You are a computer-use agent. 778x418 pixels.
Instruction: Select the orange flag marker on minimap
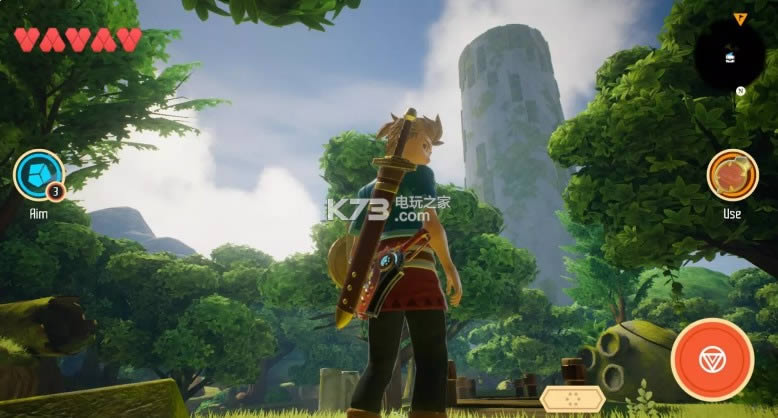(x=740, y=18)
